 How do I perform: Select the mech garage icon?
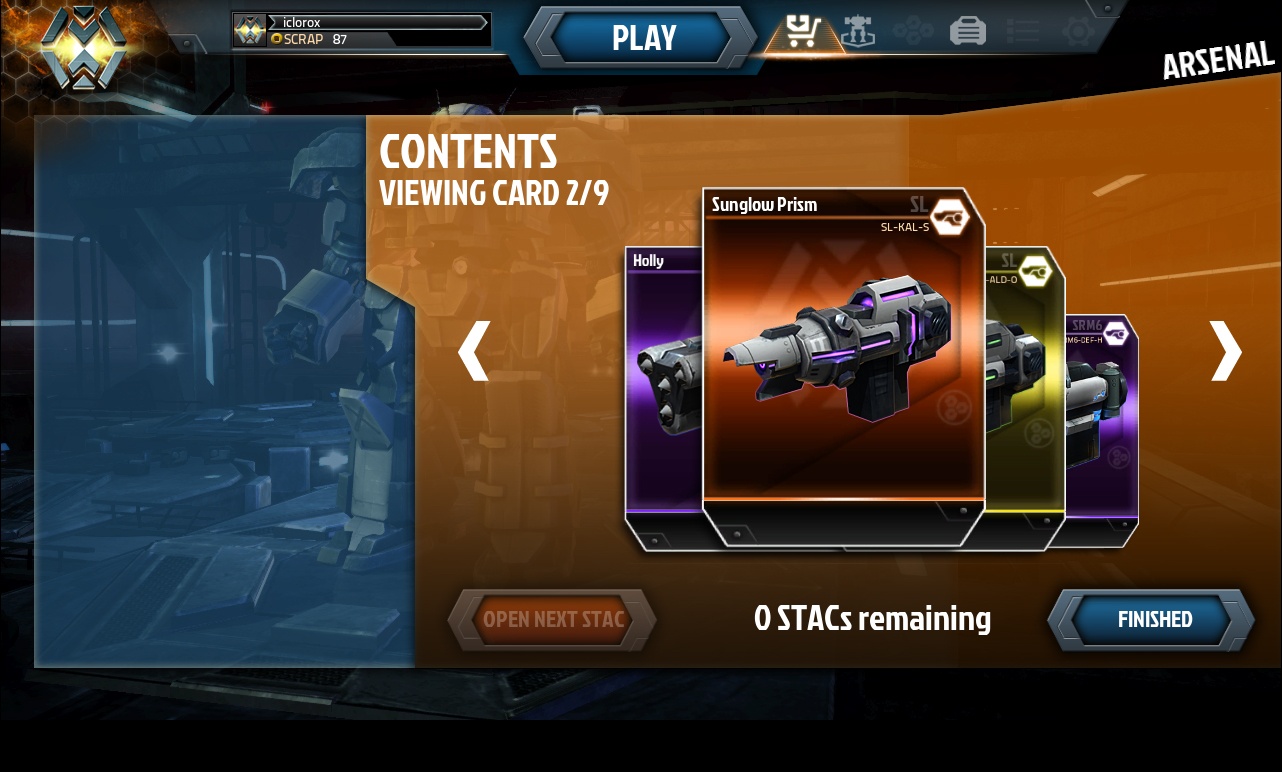point(858,30)
